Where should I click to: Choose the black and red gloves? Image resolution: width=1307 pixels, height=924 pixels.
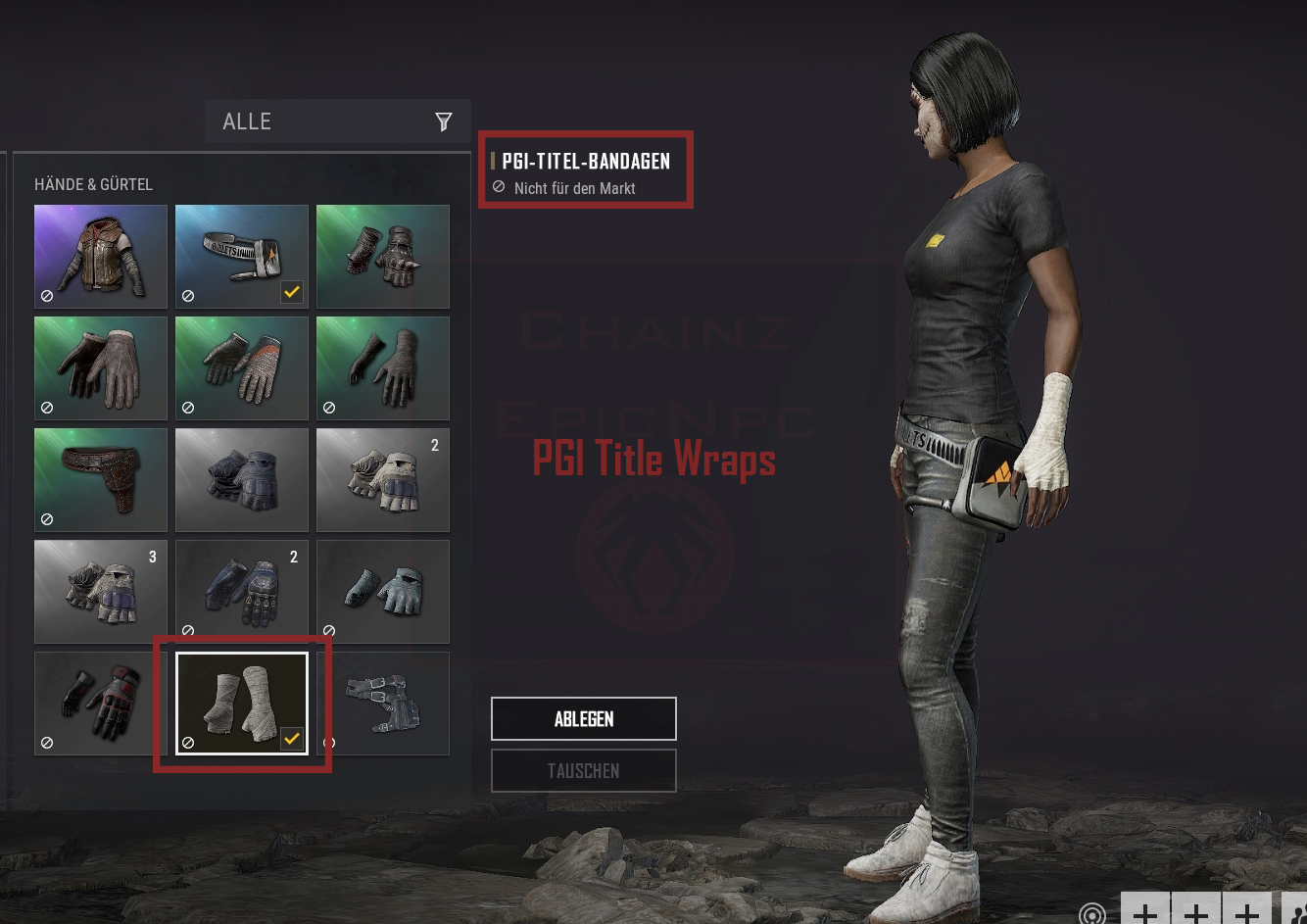tap(101, 704)
